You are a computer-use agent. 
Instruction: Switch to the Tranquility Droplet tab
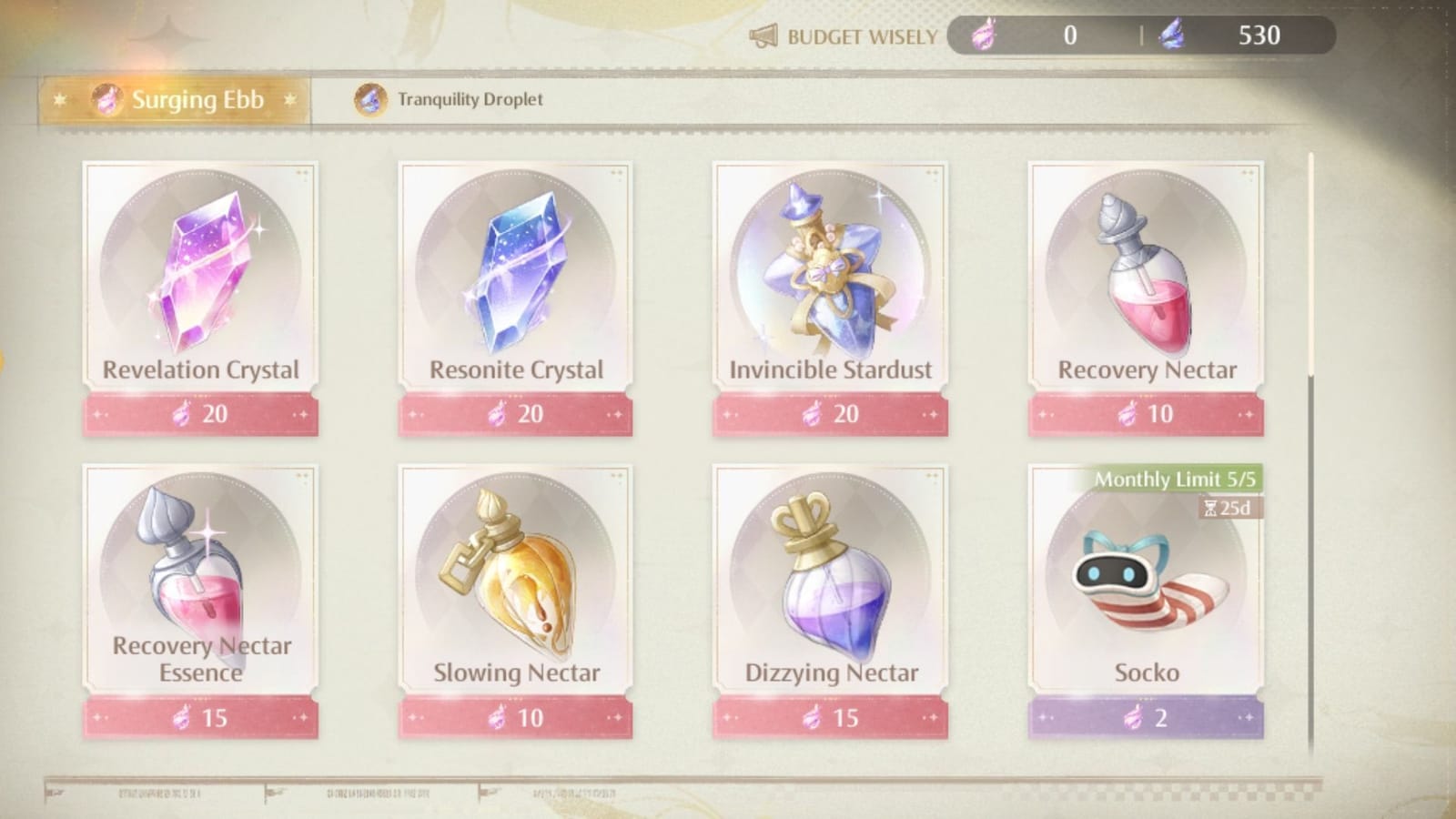tap(453, 100)
